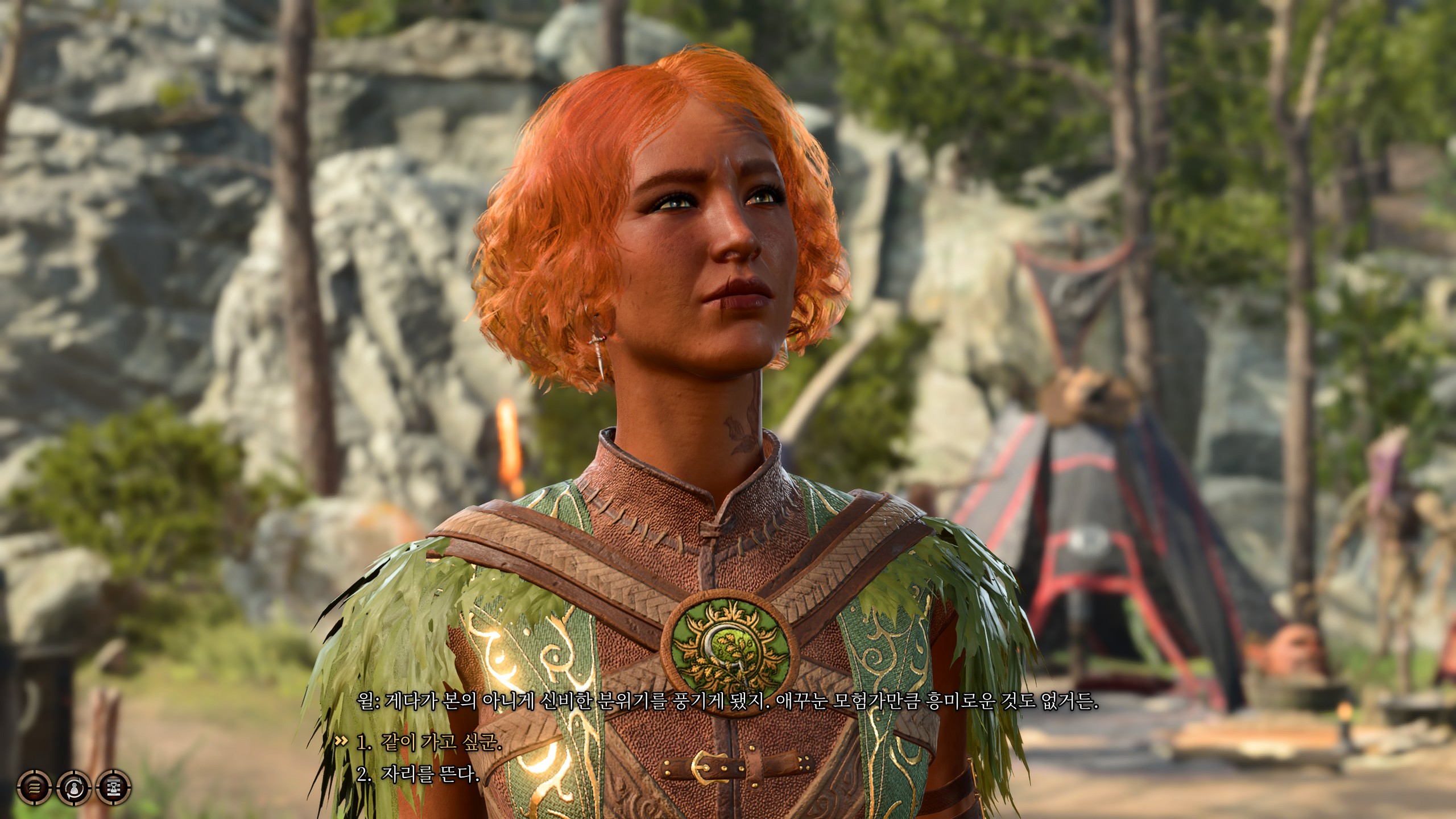Choose dialogue reply "같이 가고 싶군."
This screenshot has width=1456, height=819.
(429, 743)
